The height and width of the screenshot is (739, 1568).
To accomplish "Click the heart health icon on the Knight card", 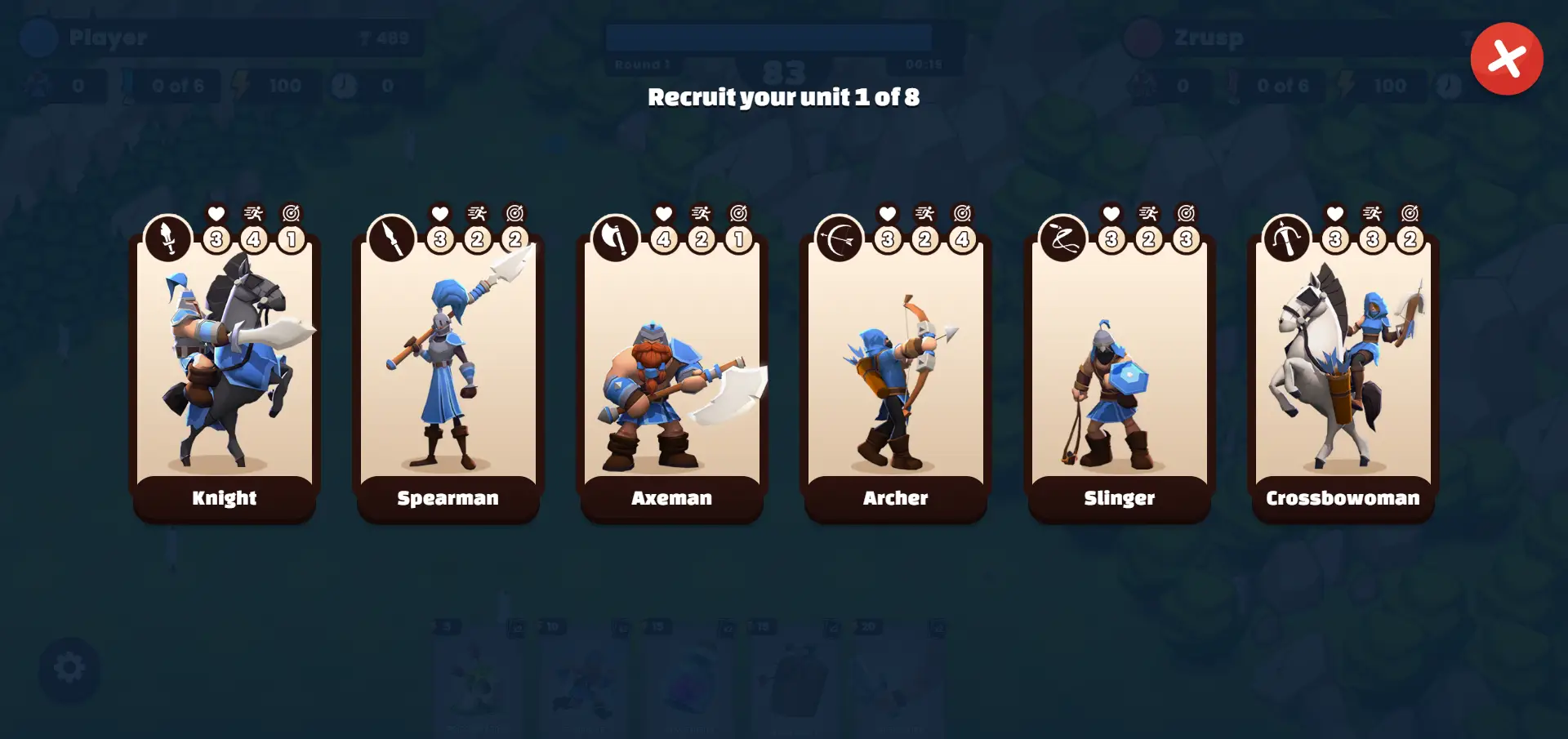I will (215, 213).
